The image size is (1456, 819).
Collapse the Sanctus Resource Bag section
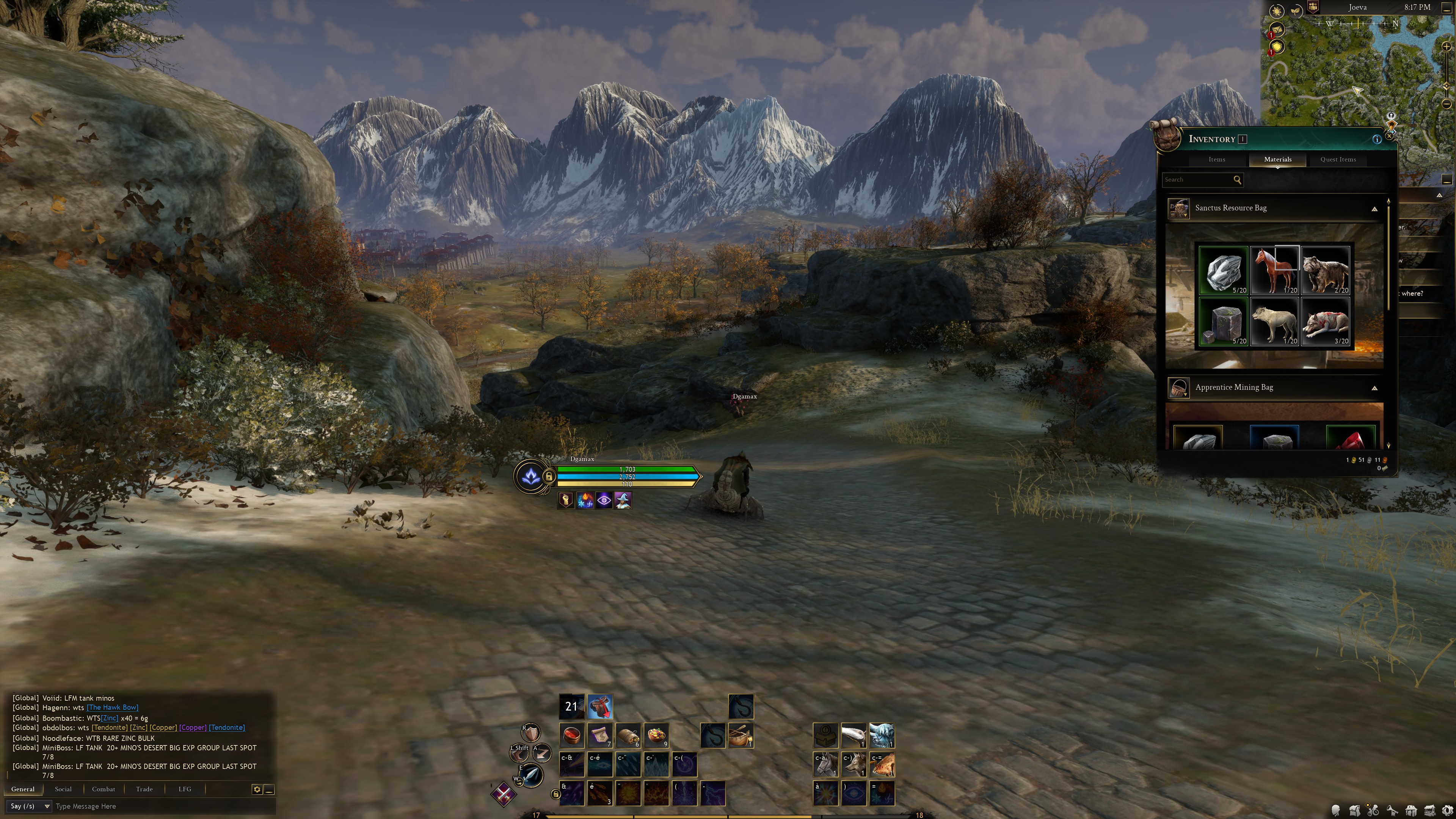tap(1374, 209)
